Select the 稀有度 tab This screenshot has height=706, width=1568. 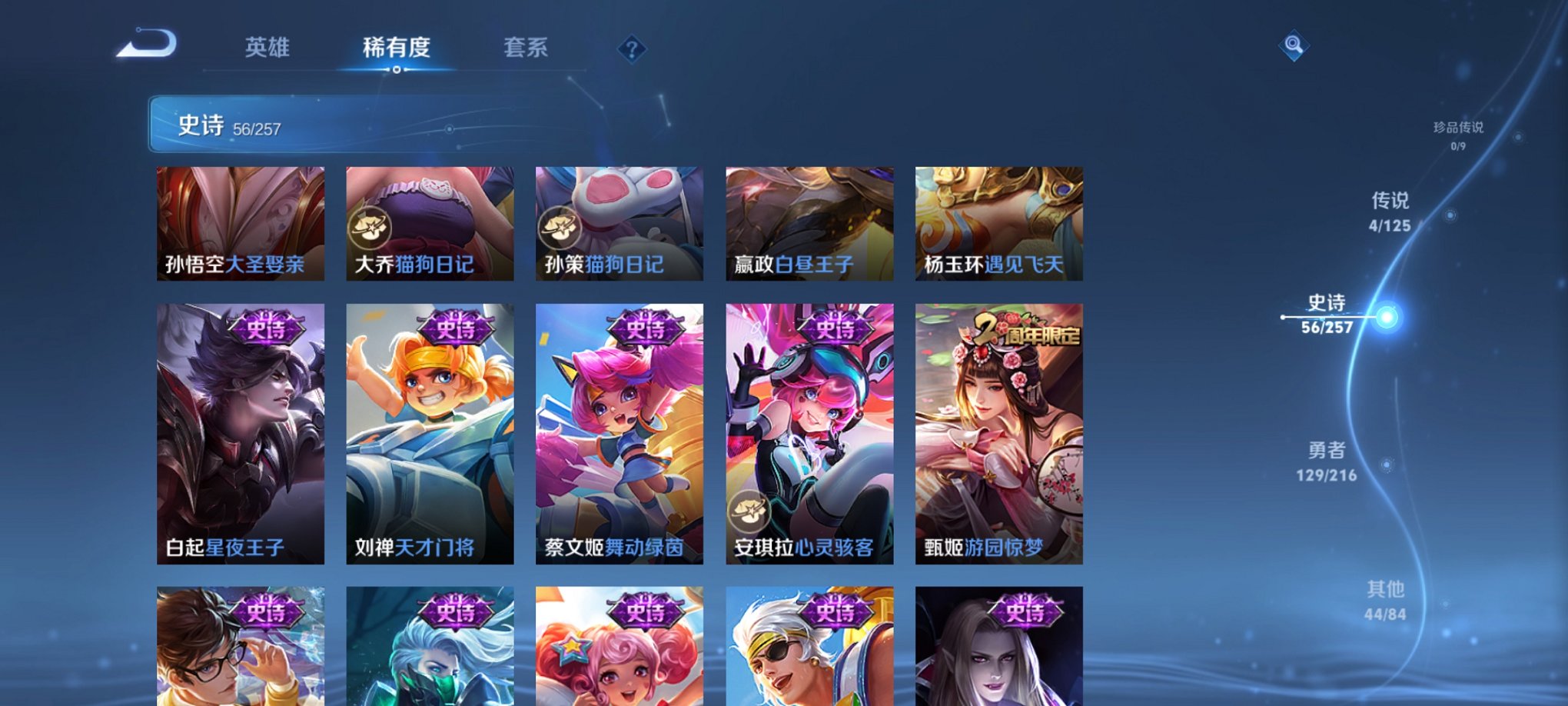point(397,48)
